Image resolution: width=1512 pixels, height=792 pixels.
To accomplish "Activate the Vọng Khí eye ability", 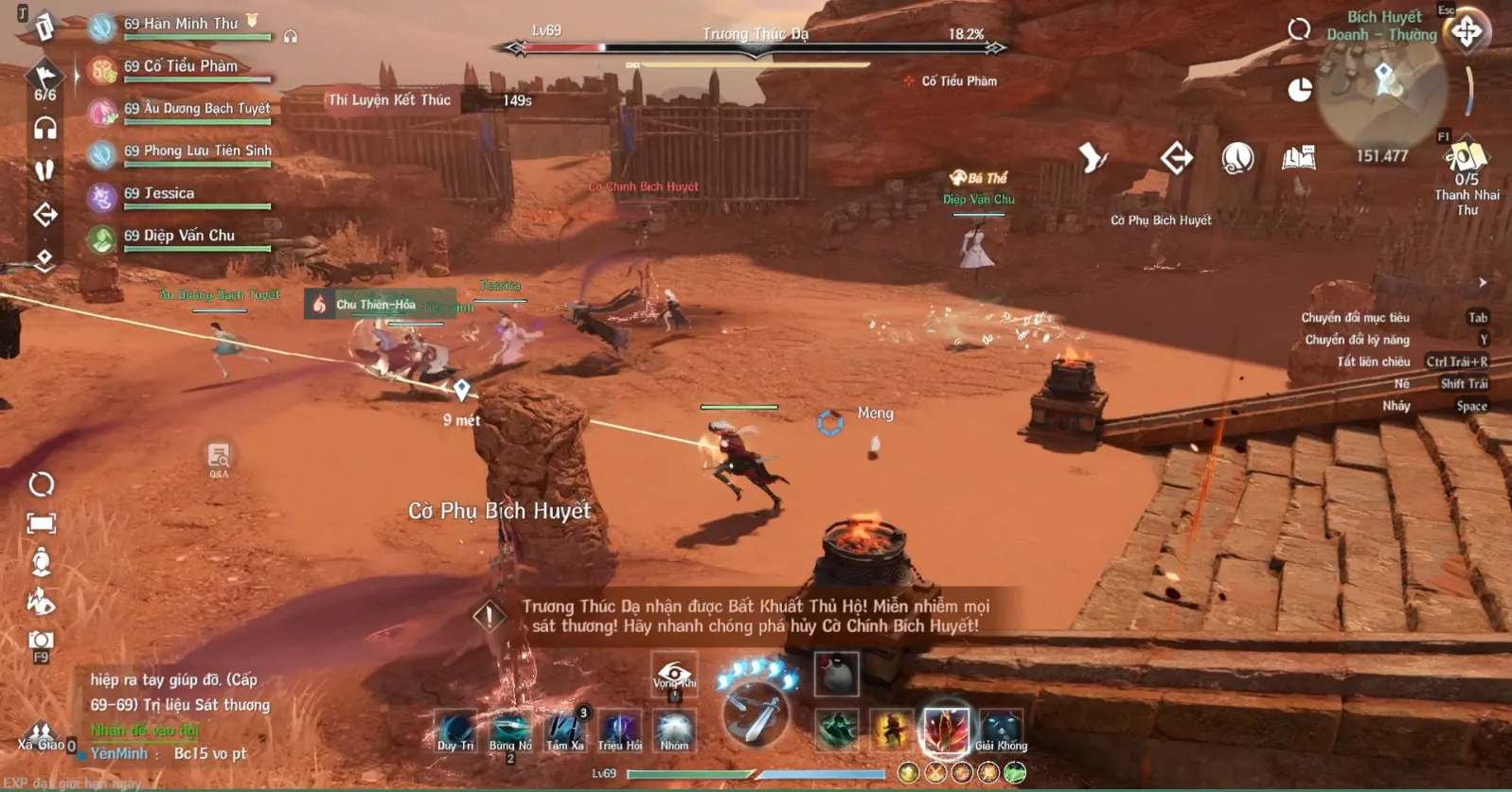I will pyautogui.click(x=674, y=674).
